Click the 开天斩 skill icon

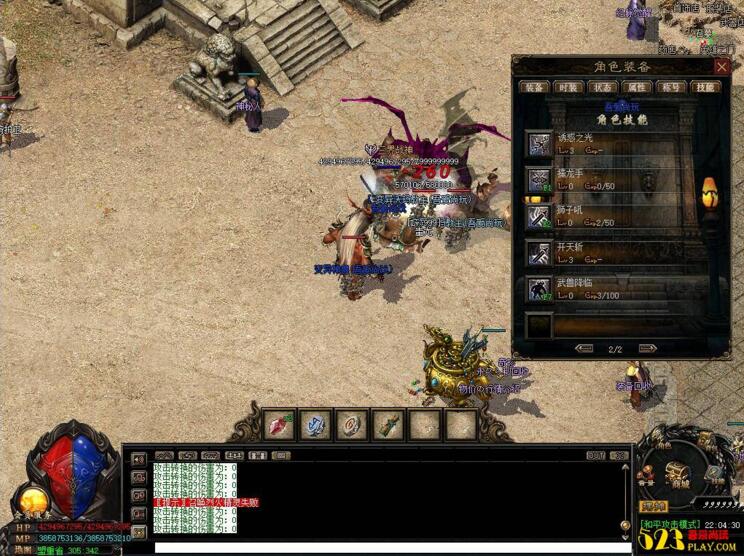pos(540,252)
